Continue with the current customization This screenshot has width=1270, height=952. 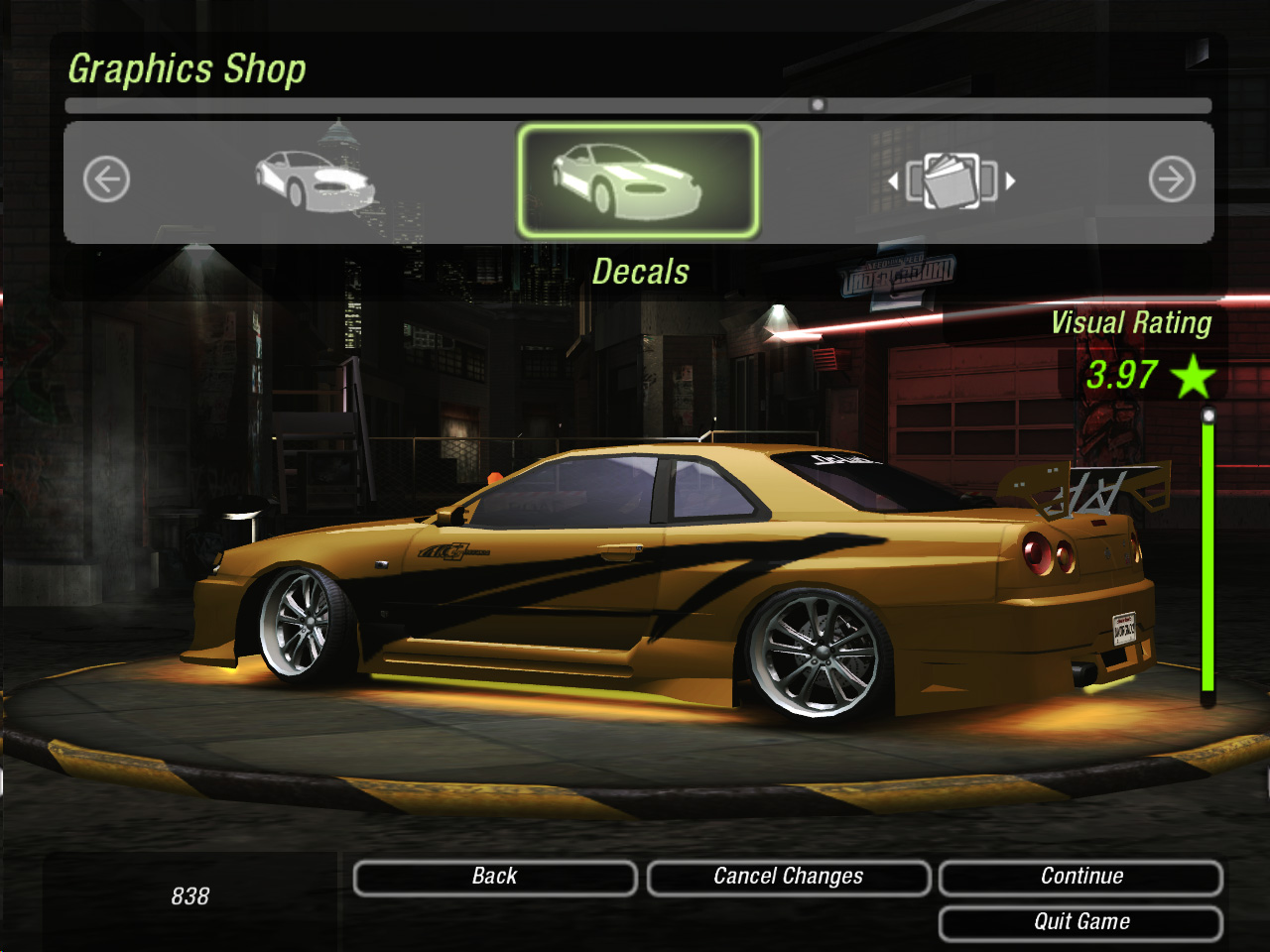click(1080, 878)
